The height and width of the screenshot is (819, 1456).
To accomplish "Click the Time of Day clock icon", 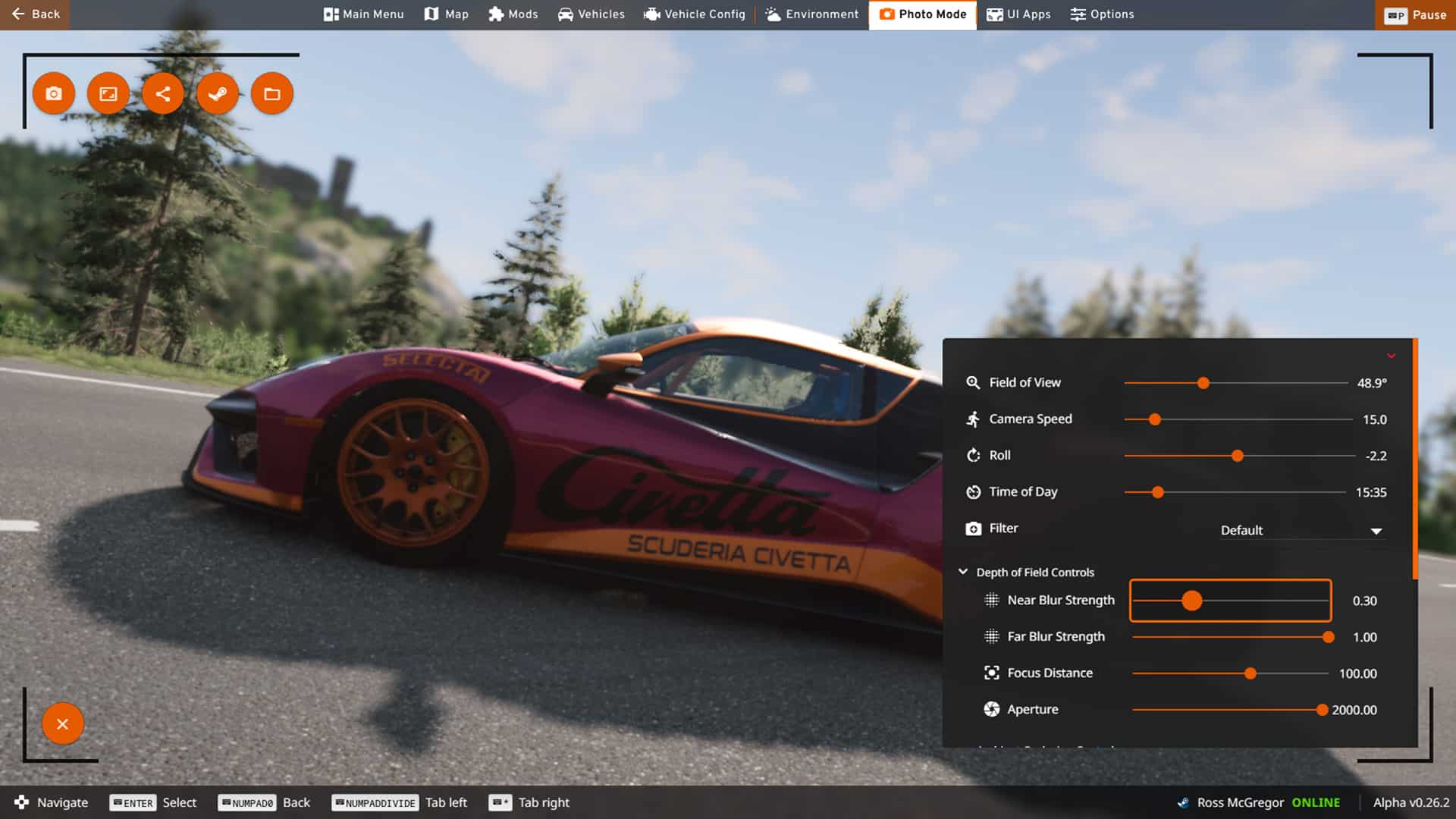I will 972,491.
